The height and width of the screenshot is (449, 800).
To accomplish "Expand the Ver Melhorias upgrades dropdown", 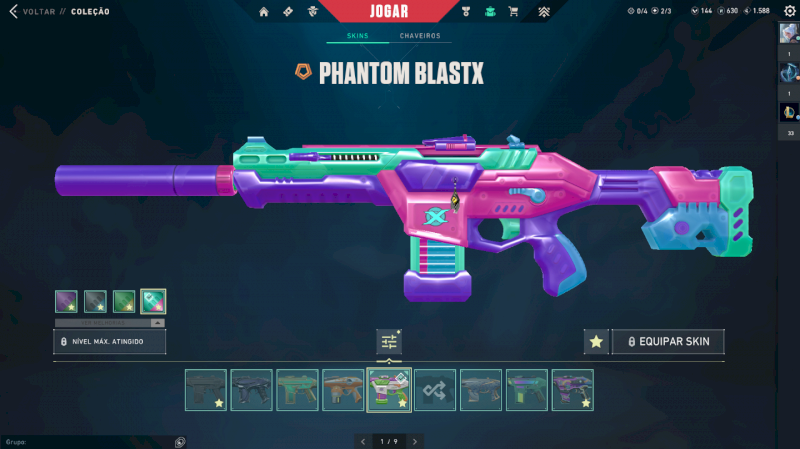I will [x=110, y=323].
